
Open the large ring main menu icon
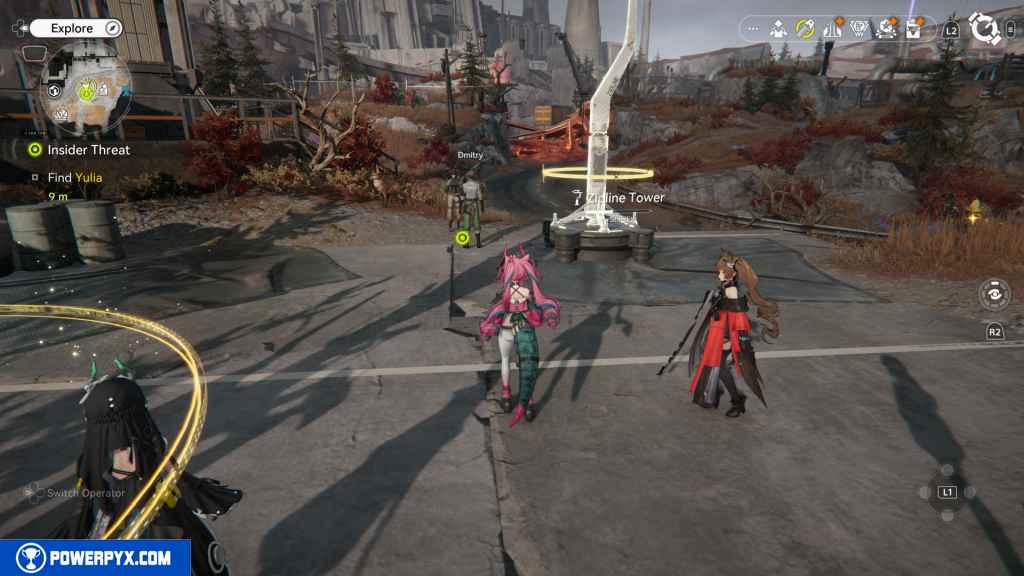pyautogui.click(x=985, y=29)
